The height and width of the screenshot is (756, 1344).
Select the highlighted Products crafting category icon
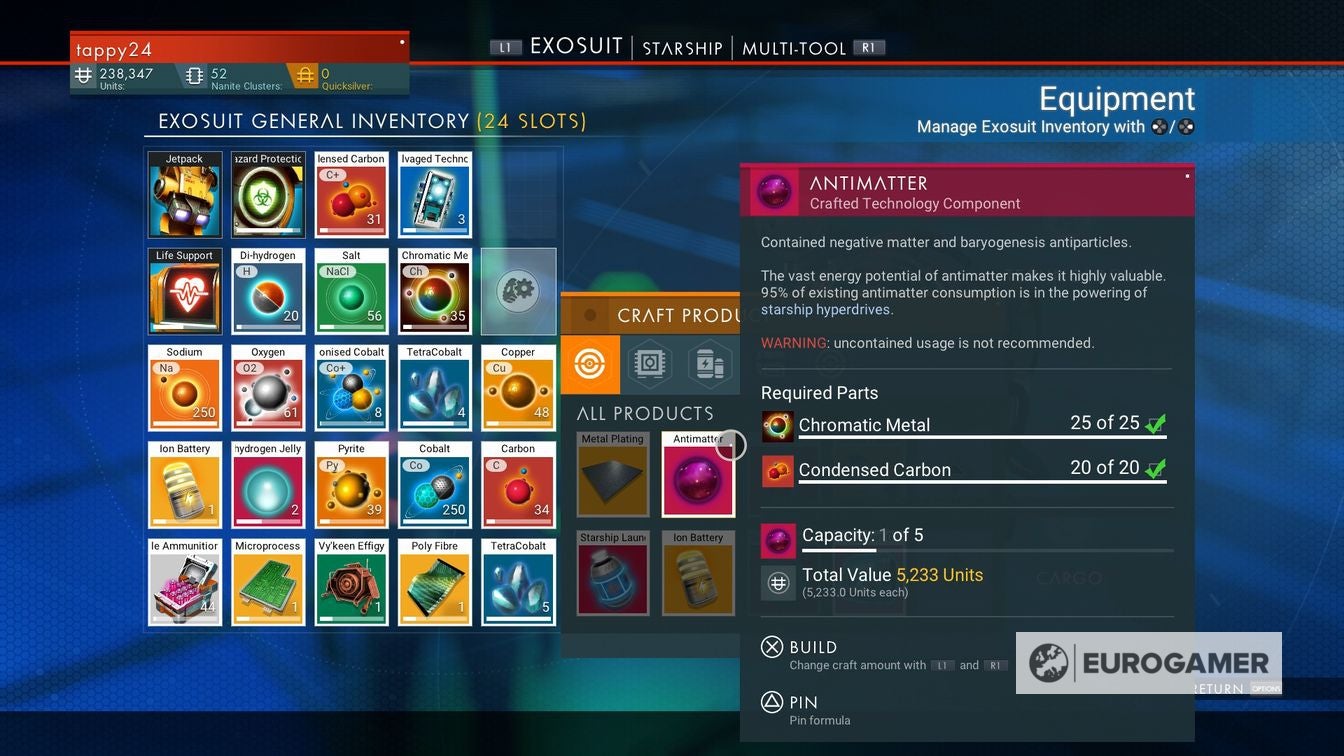(x=589, y=364)
